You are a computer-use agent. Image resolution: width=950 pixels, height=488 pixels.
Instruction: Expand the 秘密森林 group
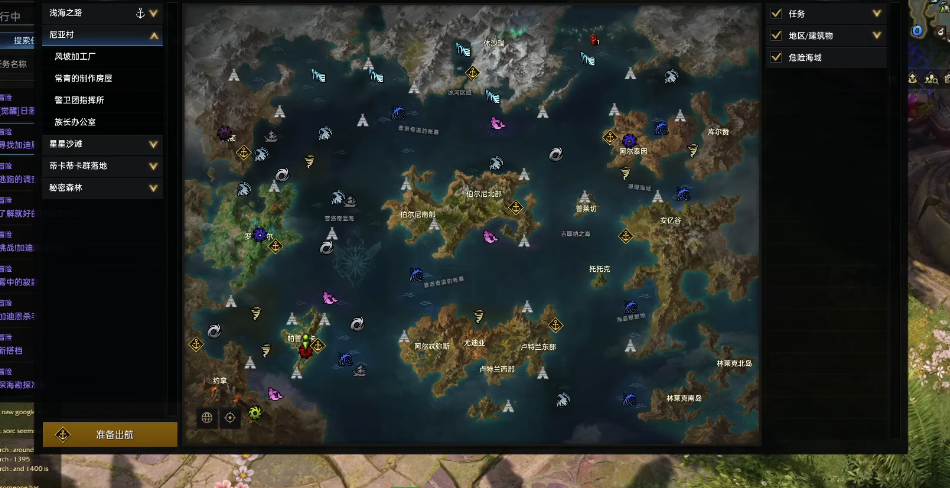click(x=153, y=188)
